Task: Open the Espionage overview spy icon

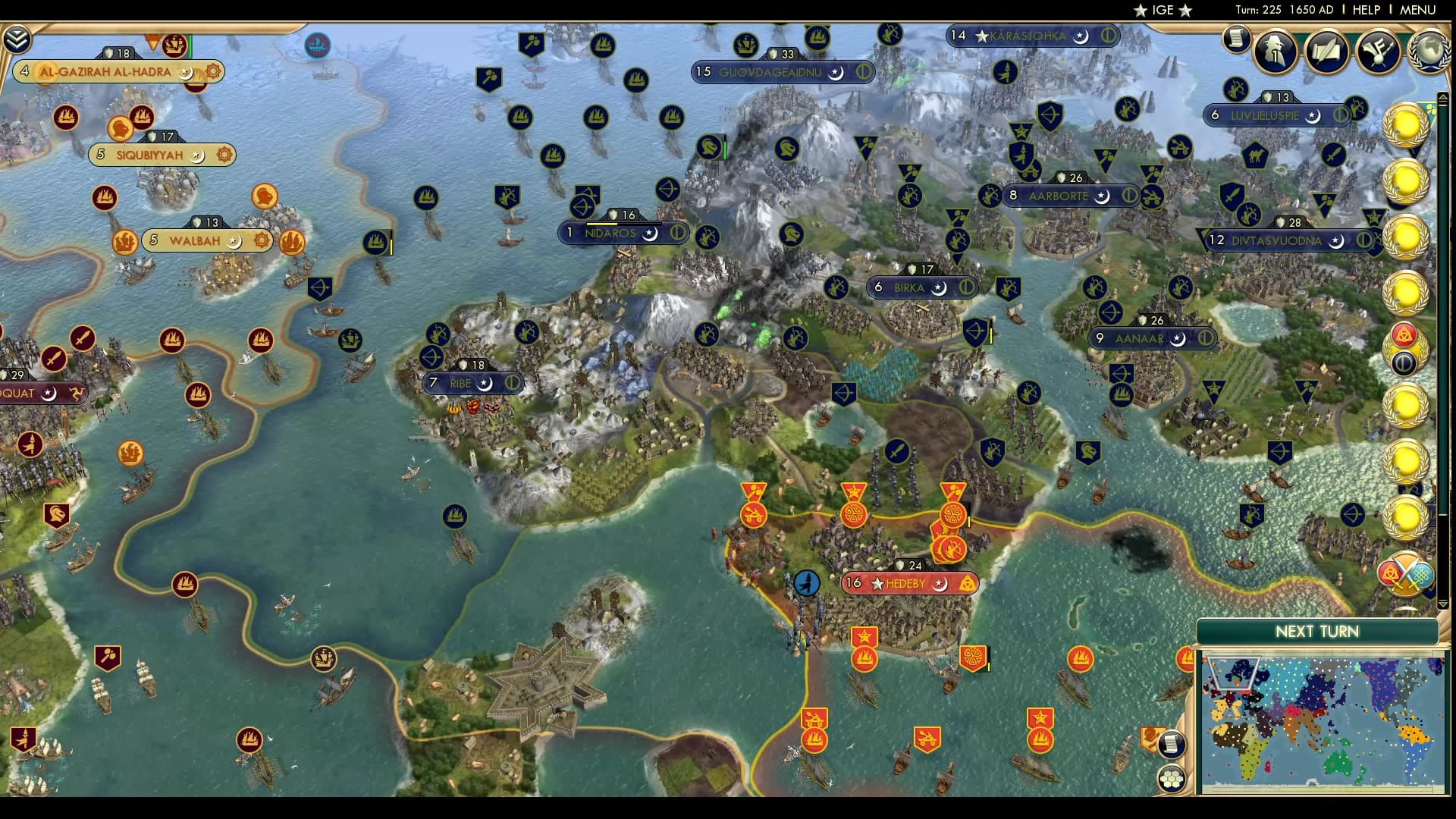Action: tap(1274, 53)
